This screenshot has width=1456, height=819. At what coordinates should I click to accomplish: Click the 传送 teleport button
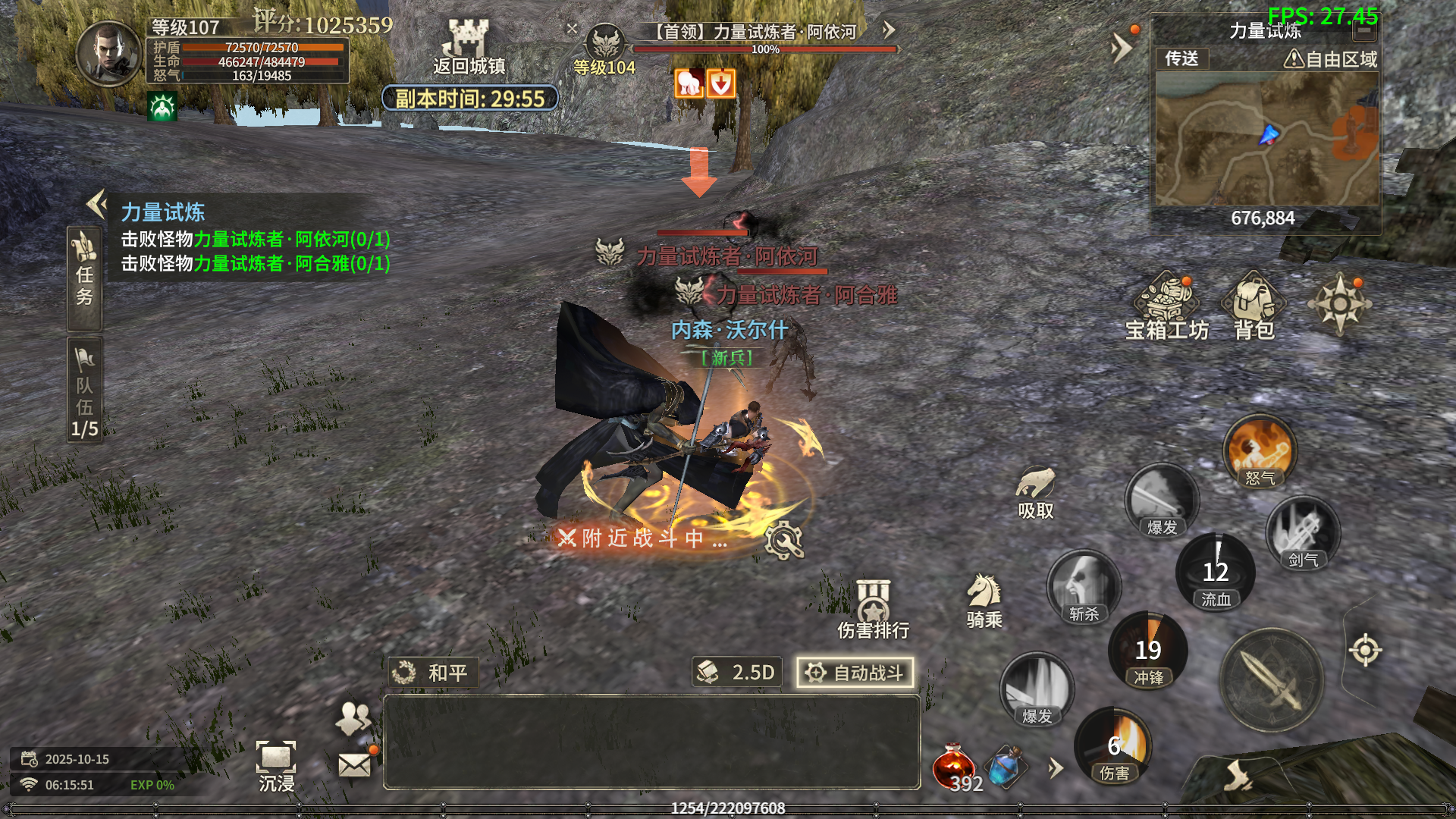click(x=1181, y=58)
